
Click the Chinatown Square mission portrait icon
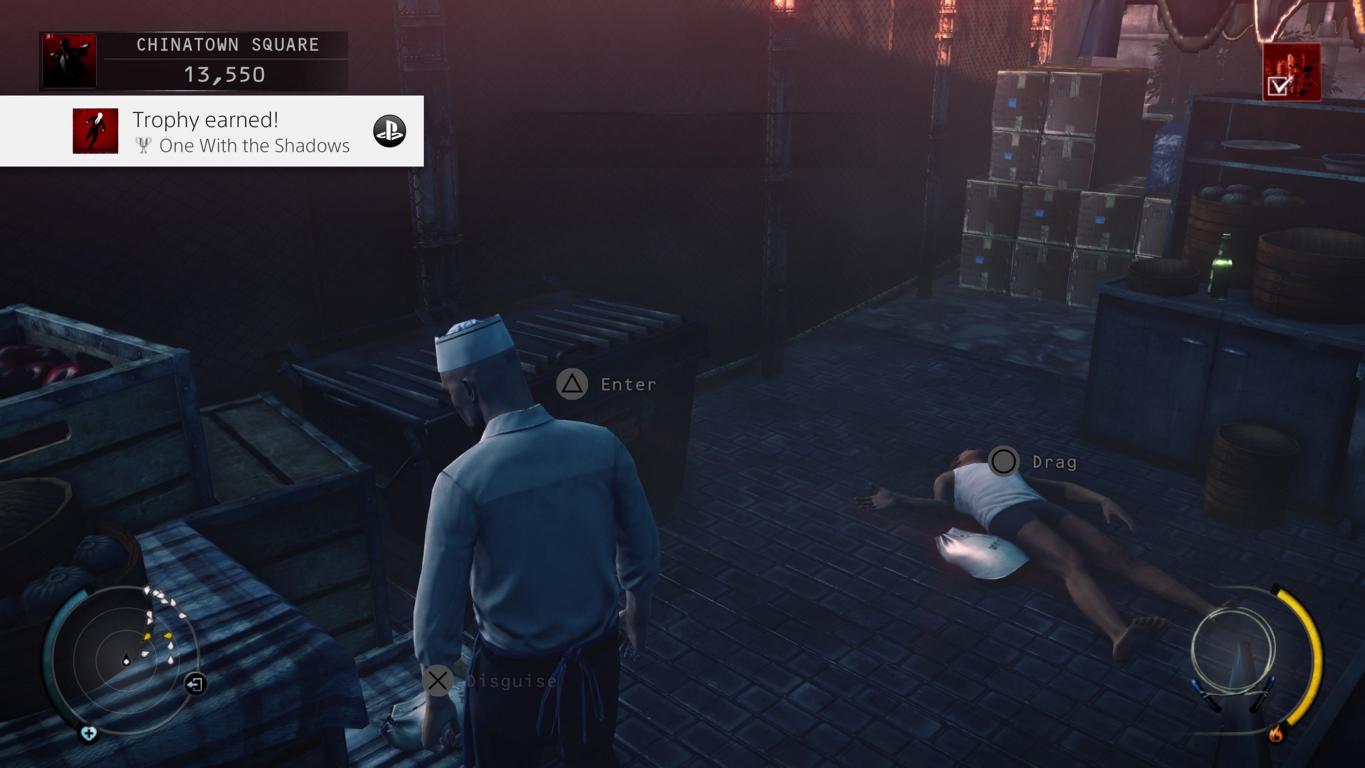click(69, 61)
